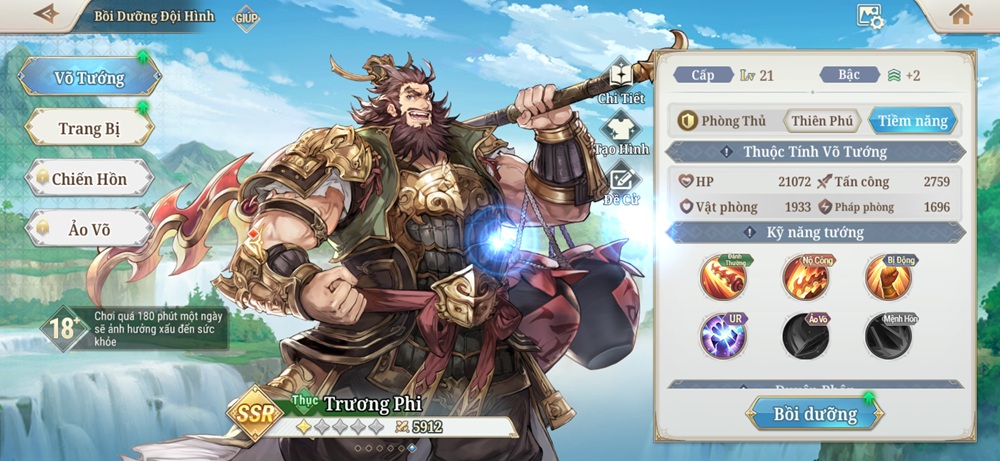Click the Đề Cử recommendation icon
The height and width of the screenshot is (461, 1000).
pyautogui.click(x=621, y=183)
